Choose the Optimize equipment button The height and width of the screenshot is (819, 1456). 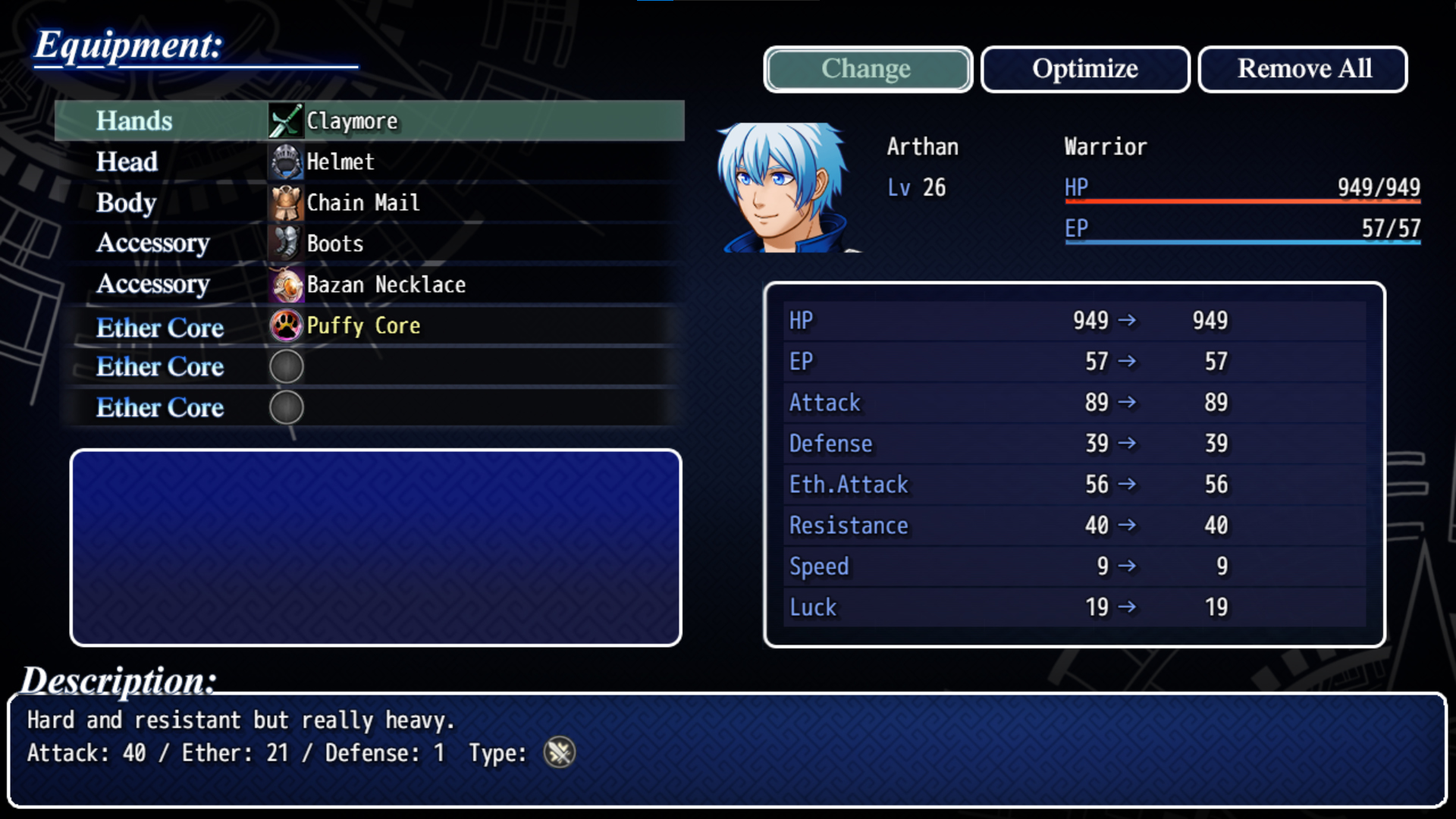coord(1084,69)
